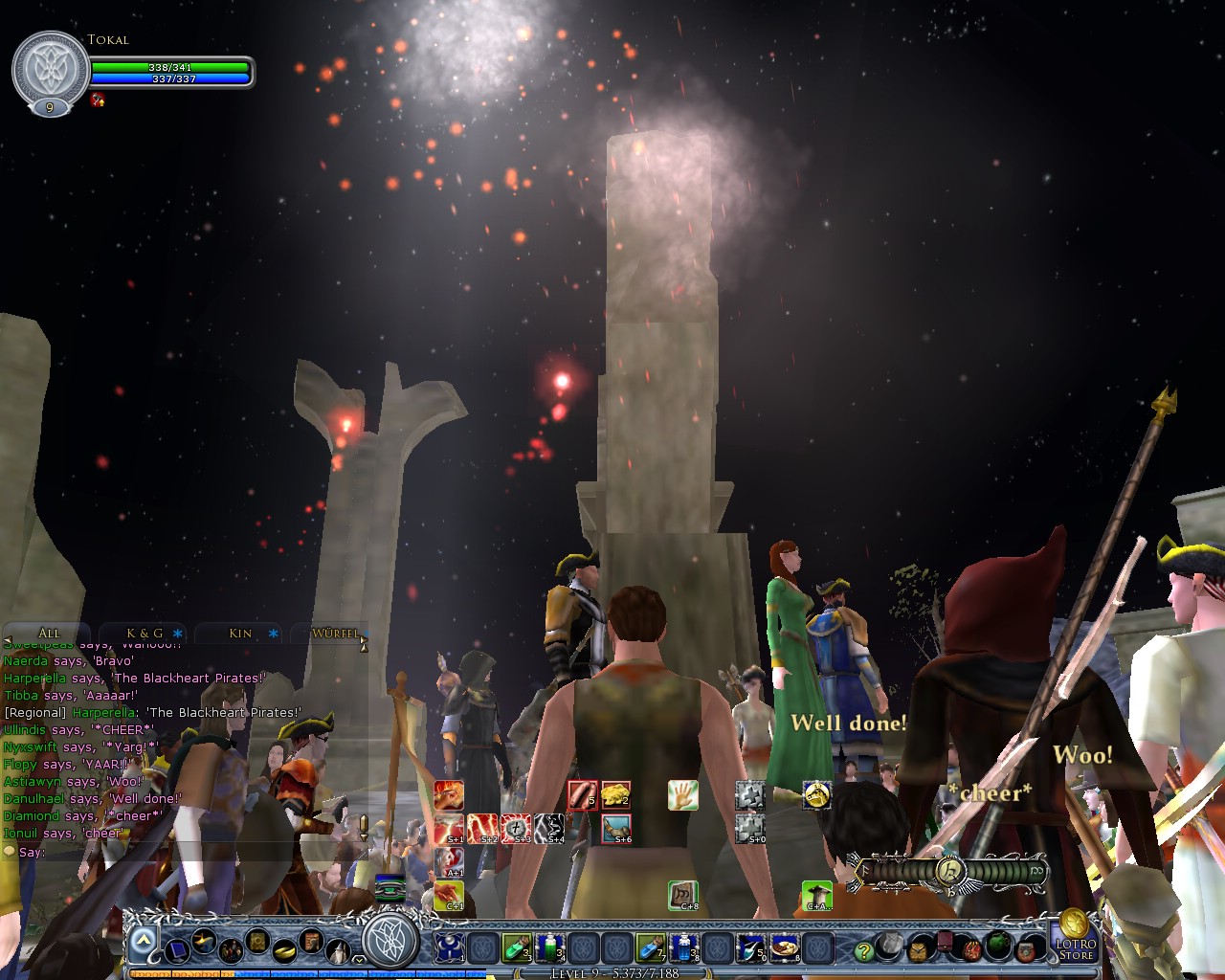Expand the toolbar with the upward chevron
The width and height of the screenshot is (1225, 980).
(x=144, y=939)
